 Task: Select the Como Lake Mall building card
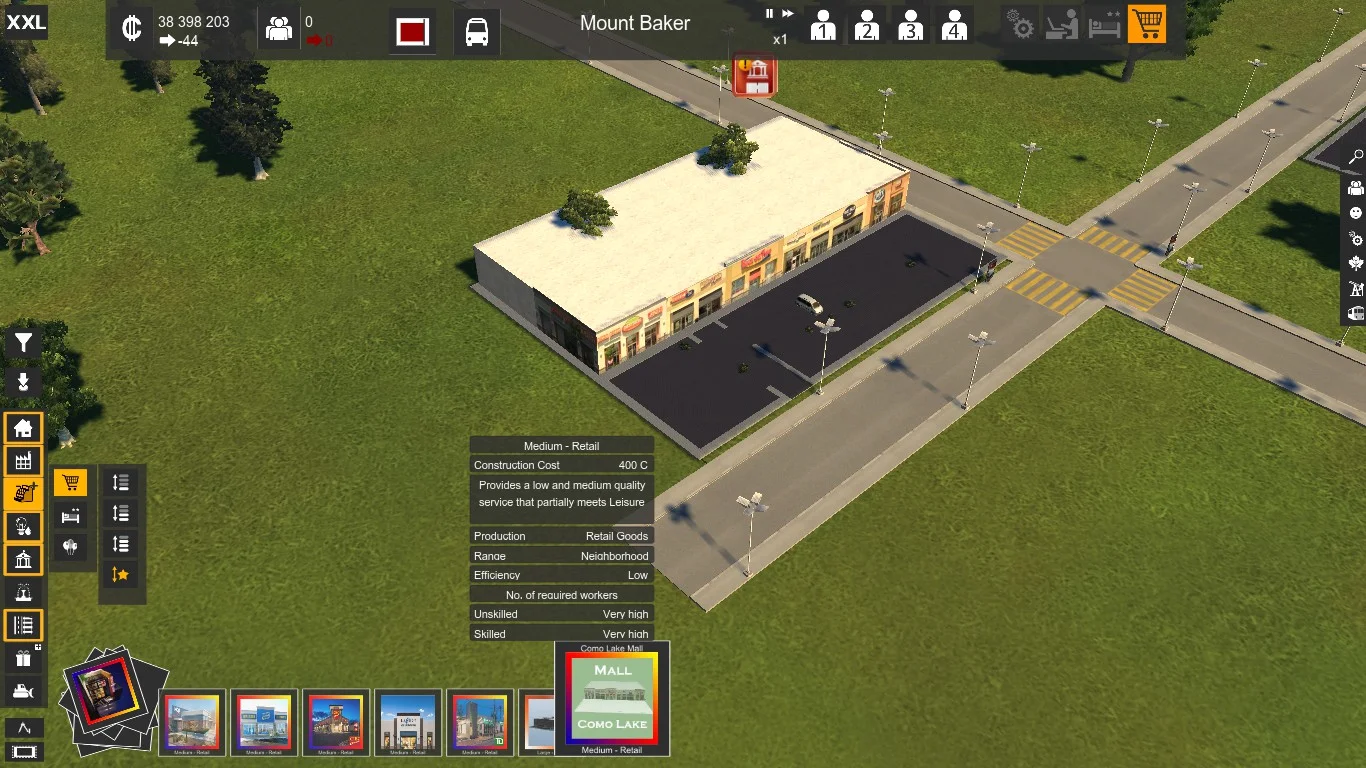612,698
